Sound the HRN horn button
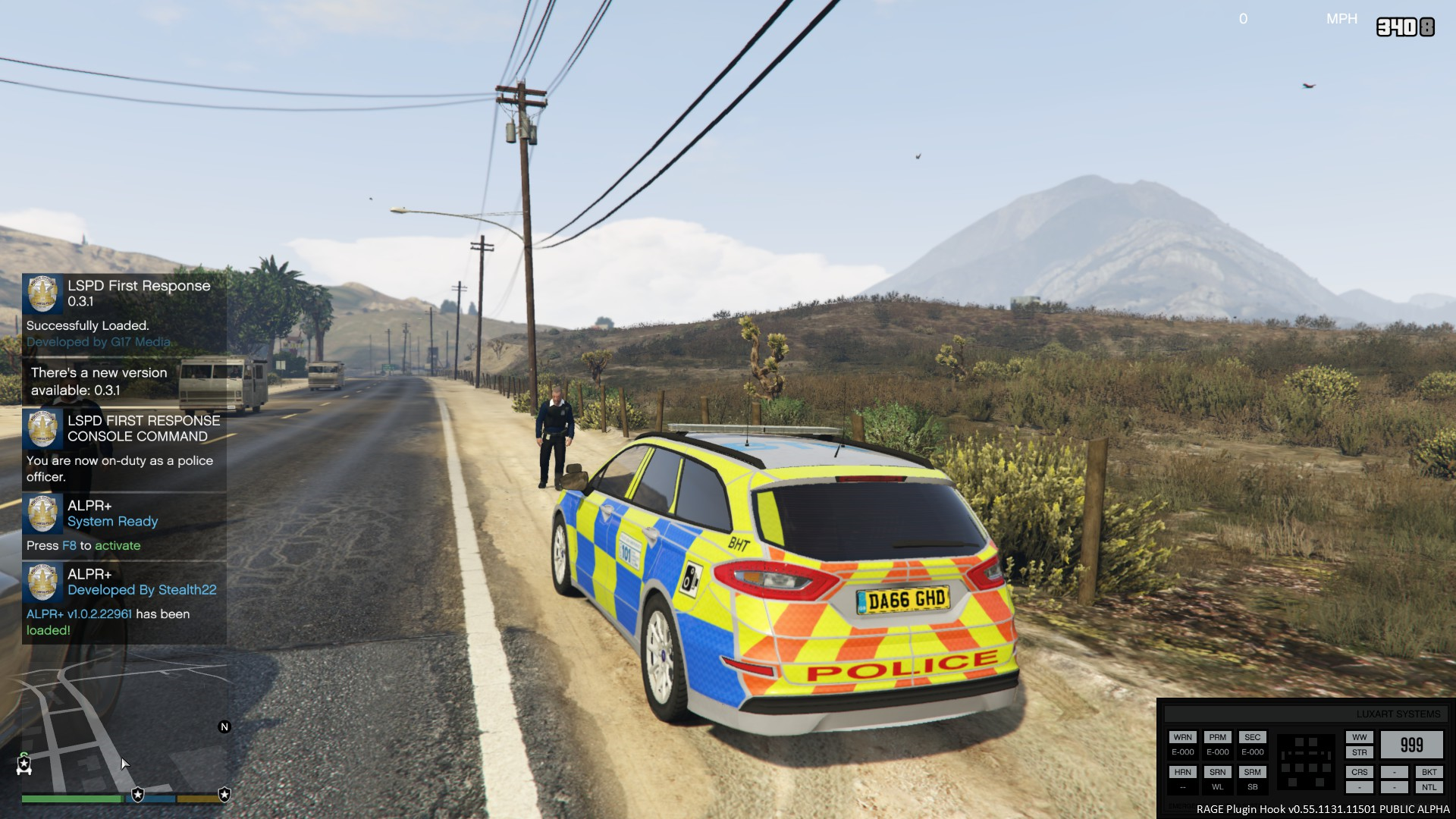 [x=1182, y=772]
